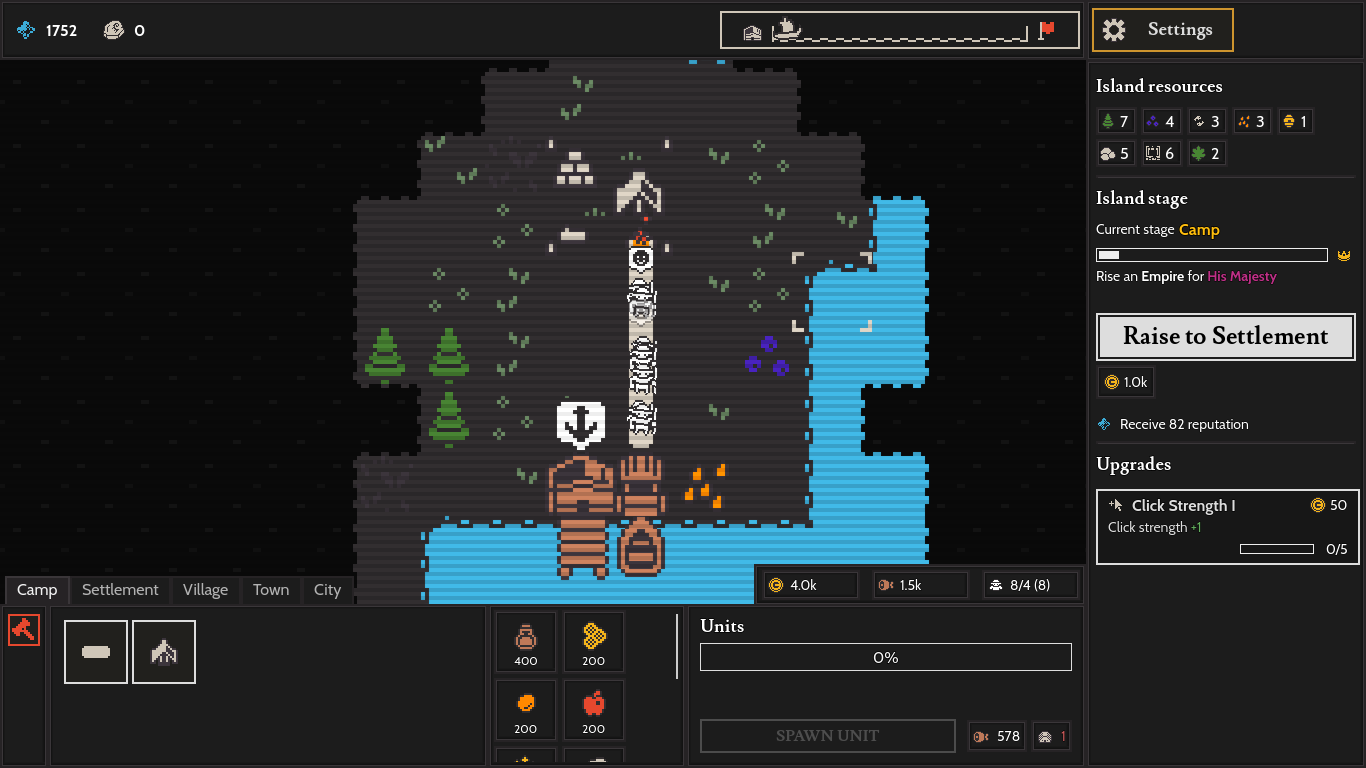Switch to the City tab

point(327,590)
